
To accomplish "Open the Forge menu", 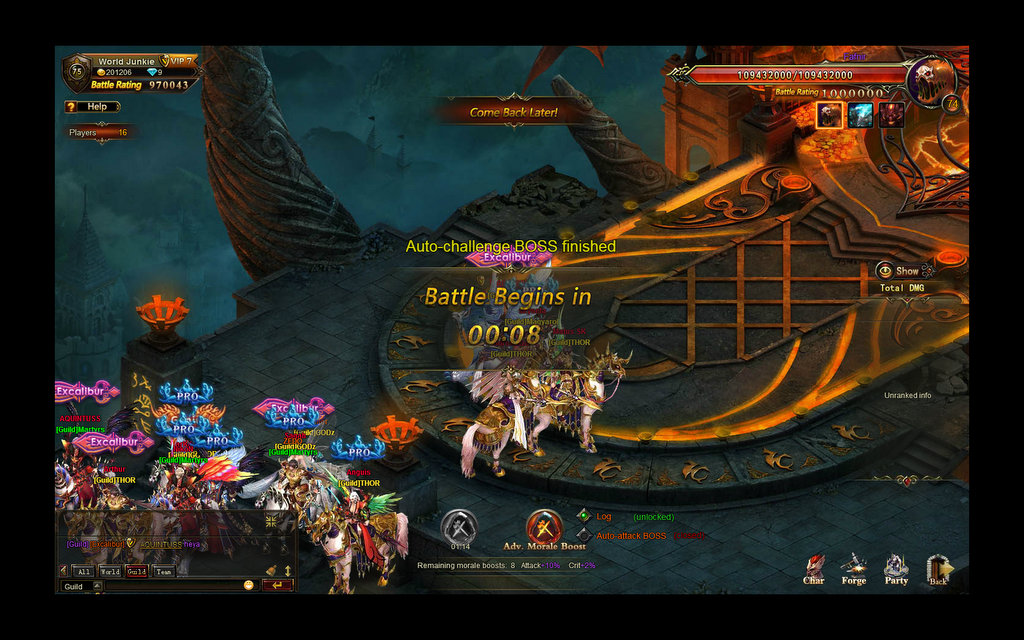I will pos(853,568).
